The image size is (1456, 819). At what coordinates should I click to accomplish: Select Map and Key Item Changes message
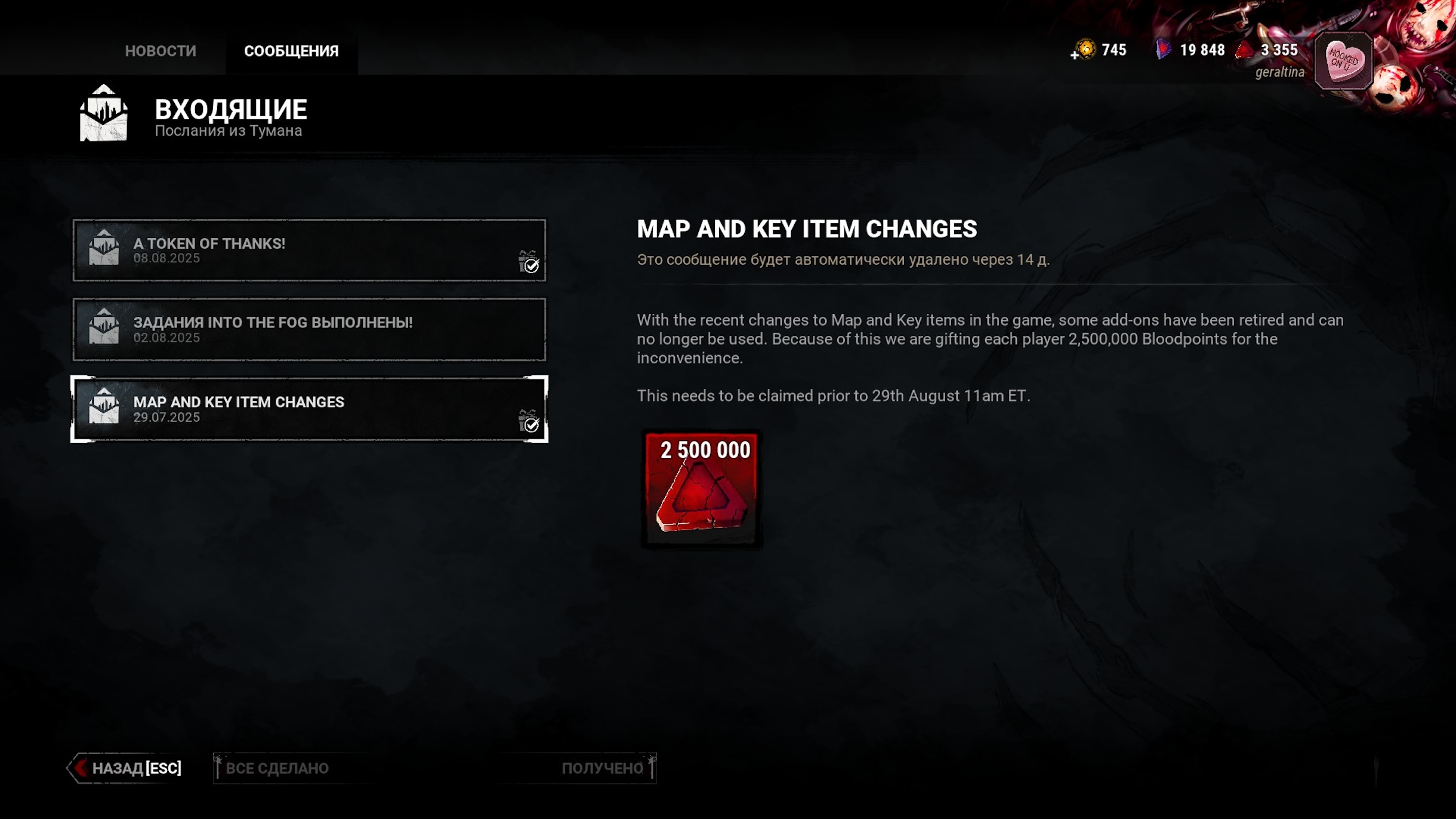(309, 409)
